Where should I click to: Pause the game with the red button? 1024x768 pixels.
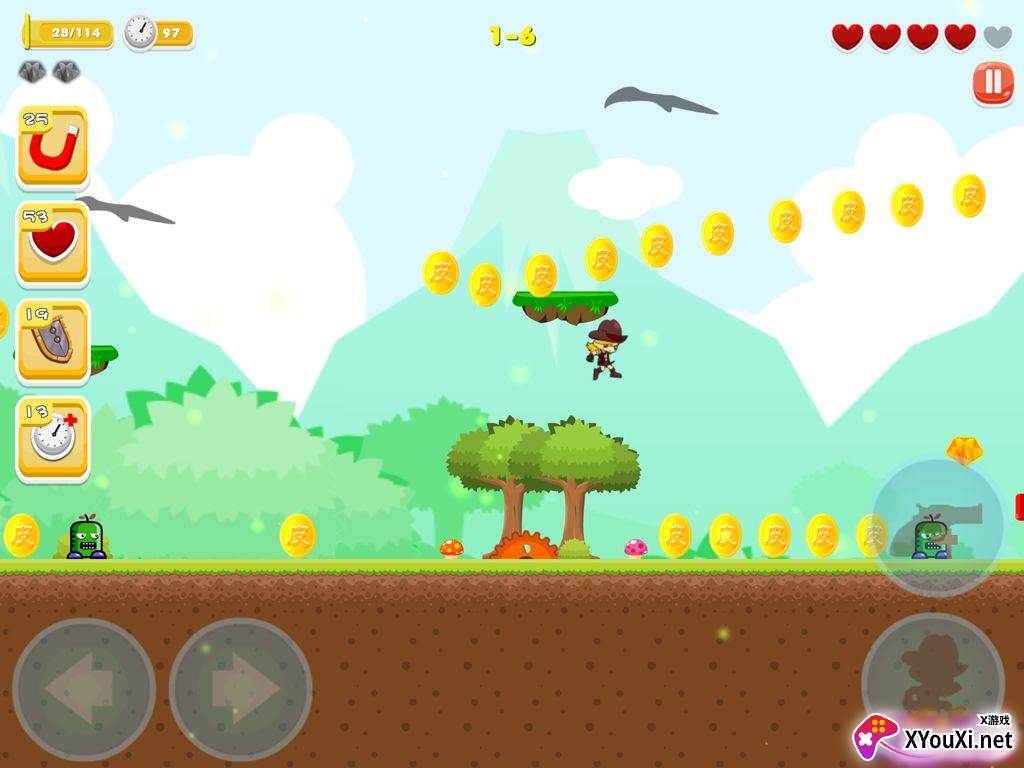(992, 84)
